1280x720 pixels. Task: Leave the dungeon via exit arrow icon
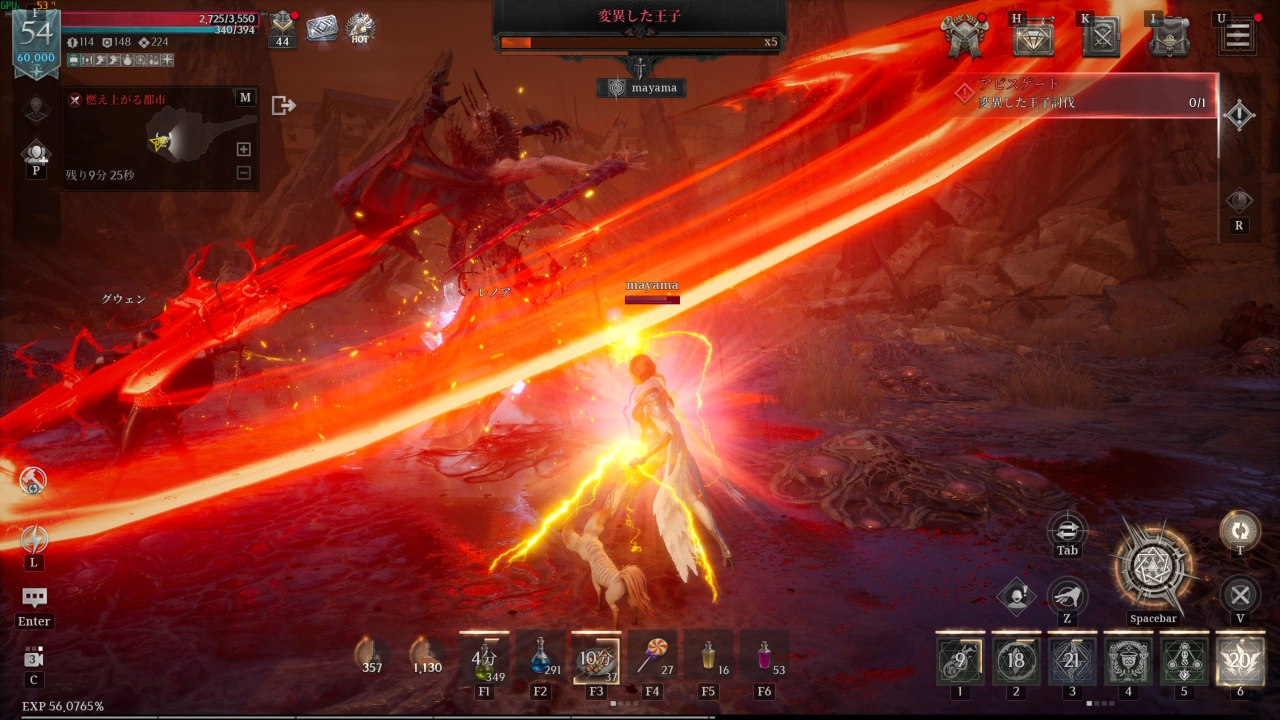(x=283, y=105)
